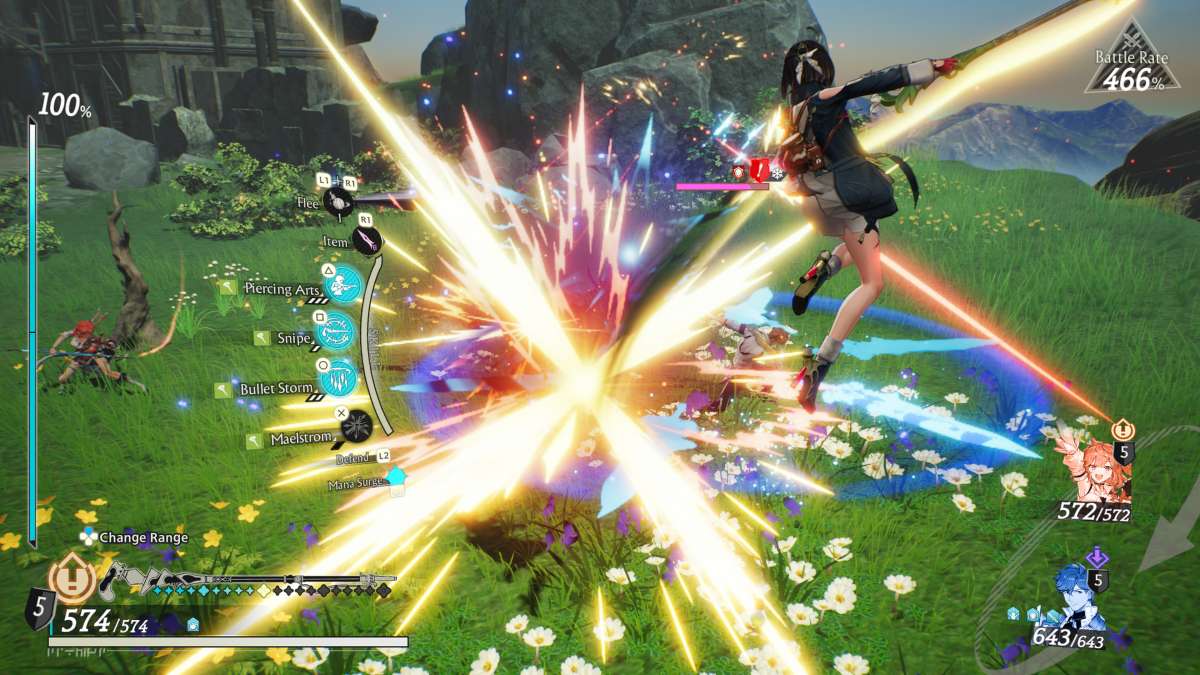Trigger the Bullet Storm skill
The height and width of the screenshot is (675, 1200).
pos(339,378)
